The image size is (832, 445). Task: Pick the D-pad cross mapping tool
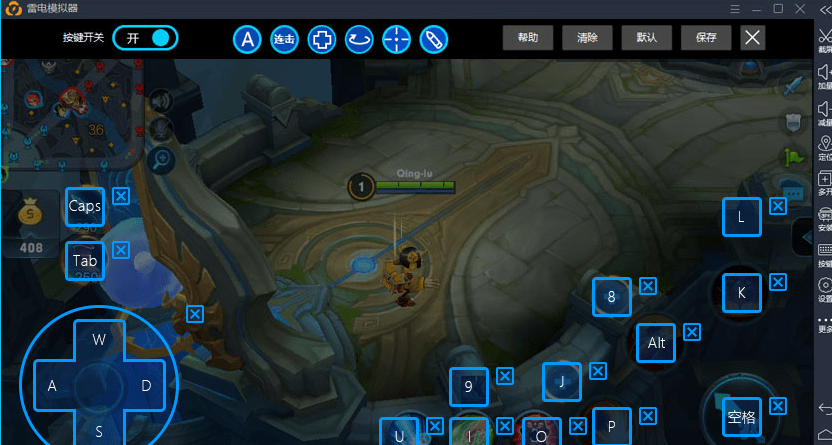322,40
